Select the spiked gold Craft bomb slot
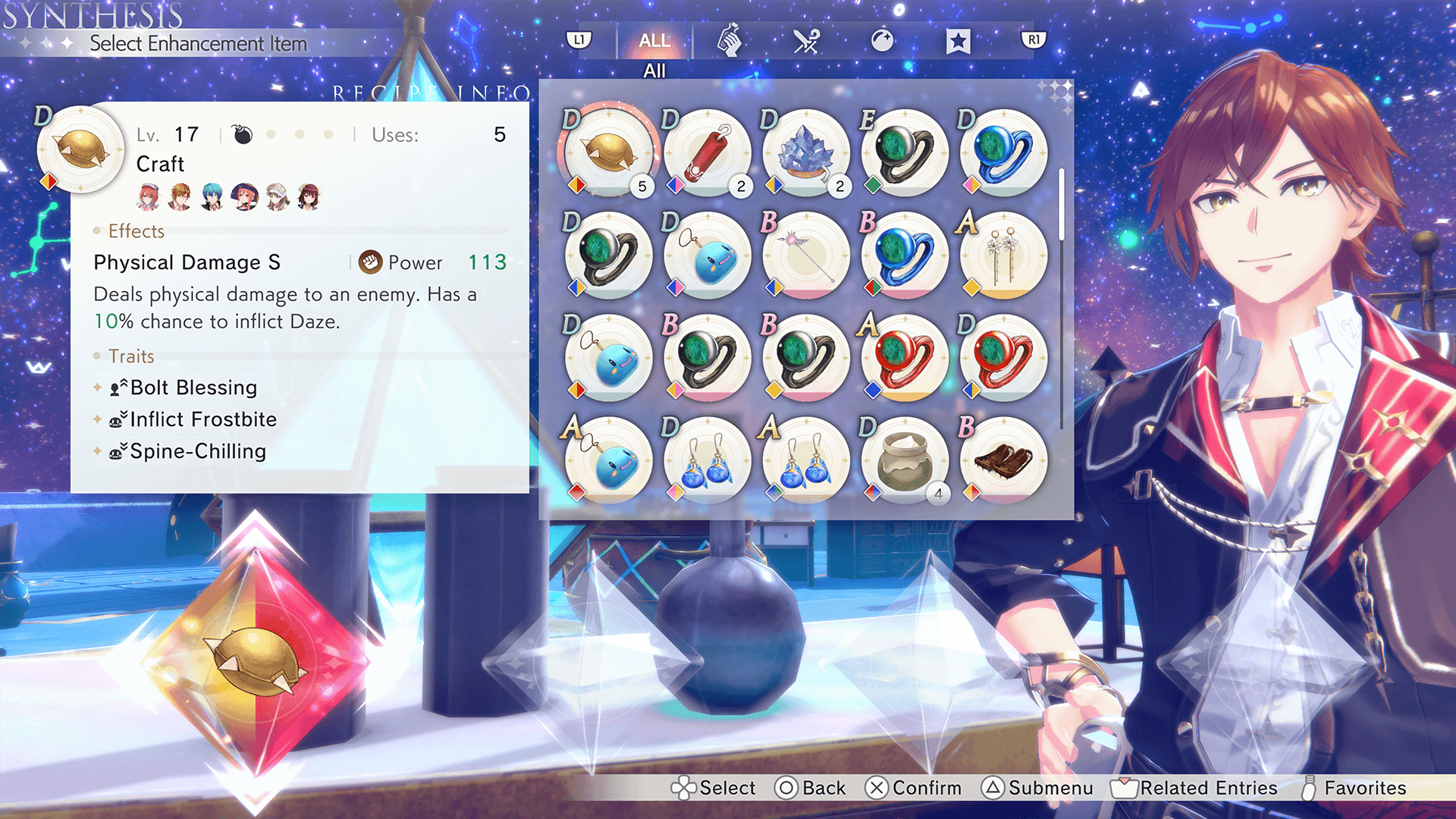 tap(608, 152)
